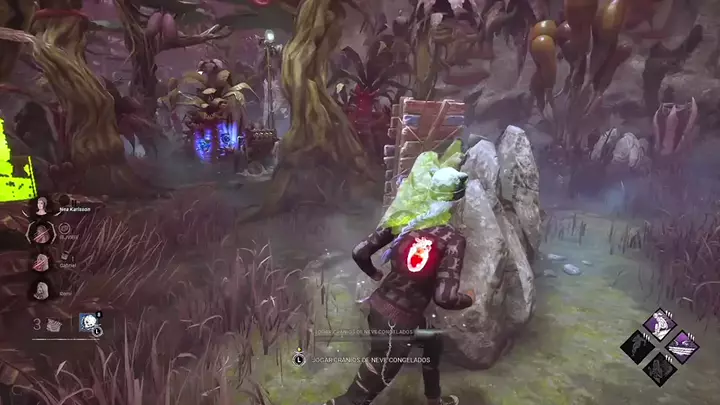The height and width of the screenshot is (405, 720).
Task: Select the right purple perk diamond
Action: pos(683,346)
